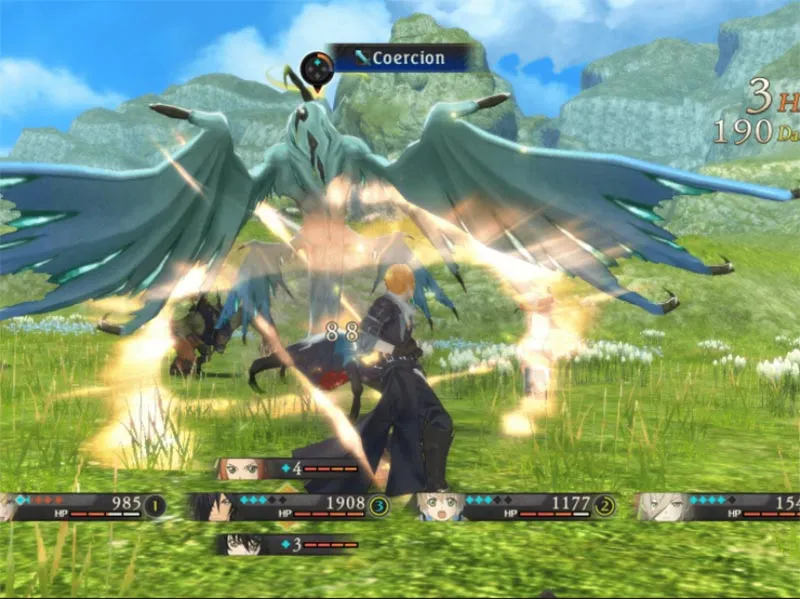Click the round target marker beside Coercion
This screenshot has height=599, width=800.
click(317, 70)
